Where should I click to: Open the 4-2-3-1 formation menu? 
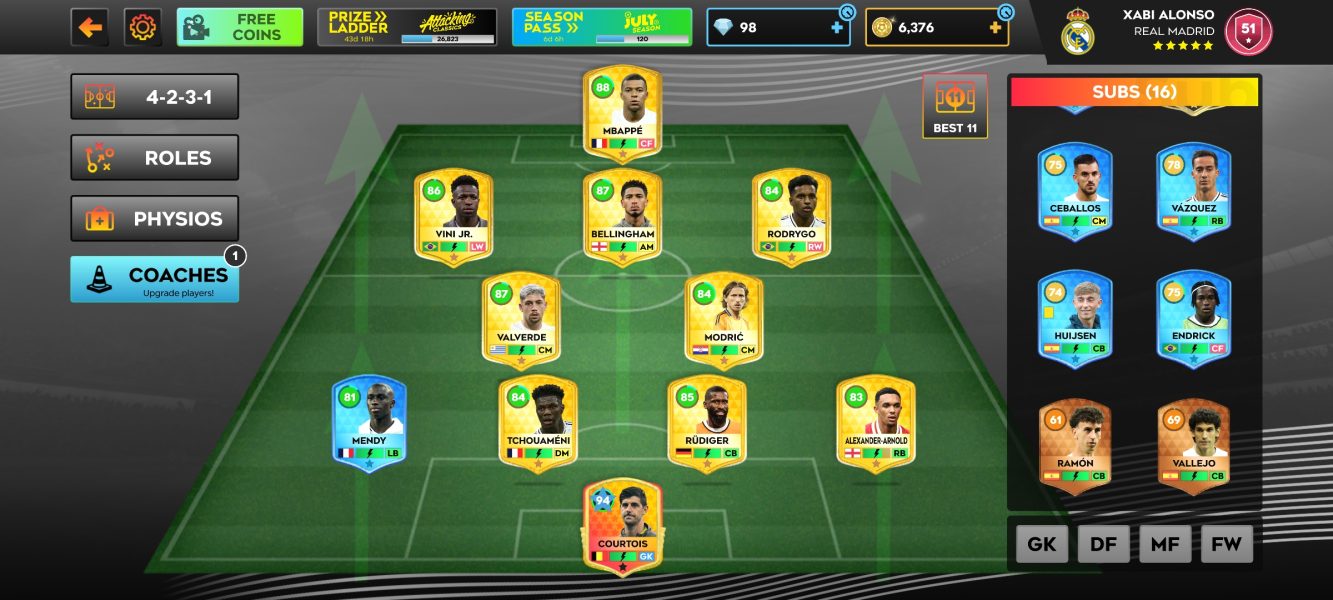tap(155, 97)
